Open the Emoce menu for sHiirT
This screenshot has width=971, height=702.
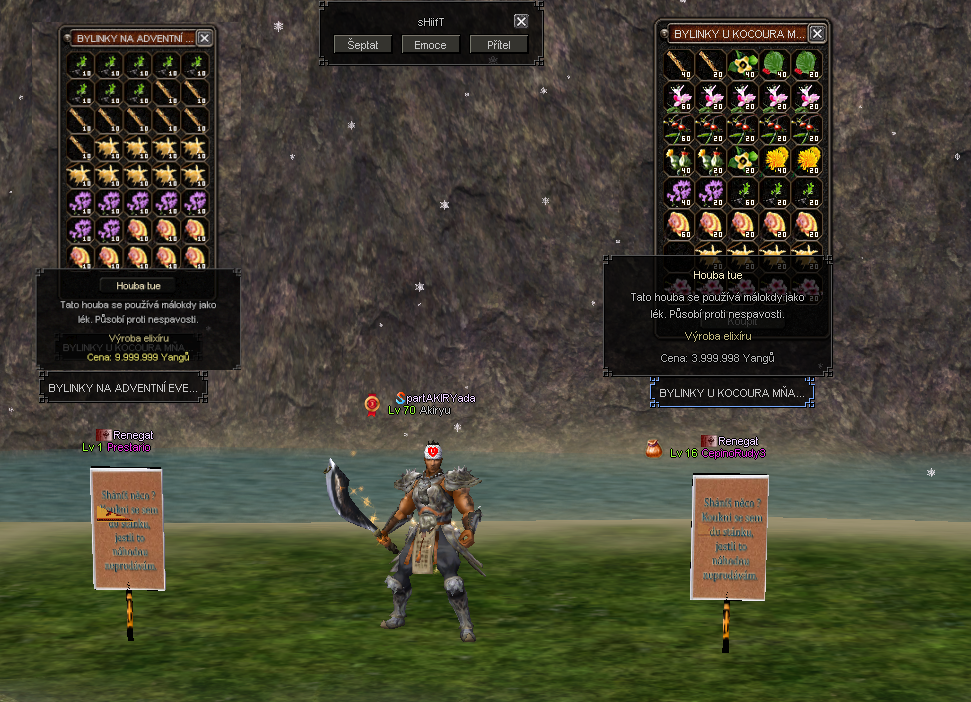(431, 45)
